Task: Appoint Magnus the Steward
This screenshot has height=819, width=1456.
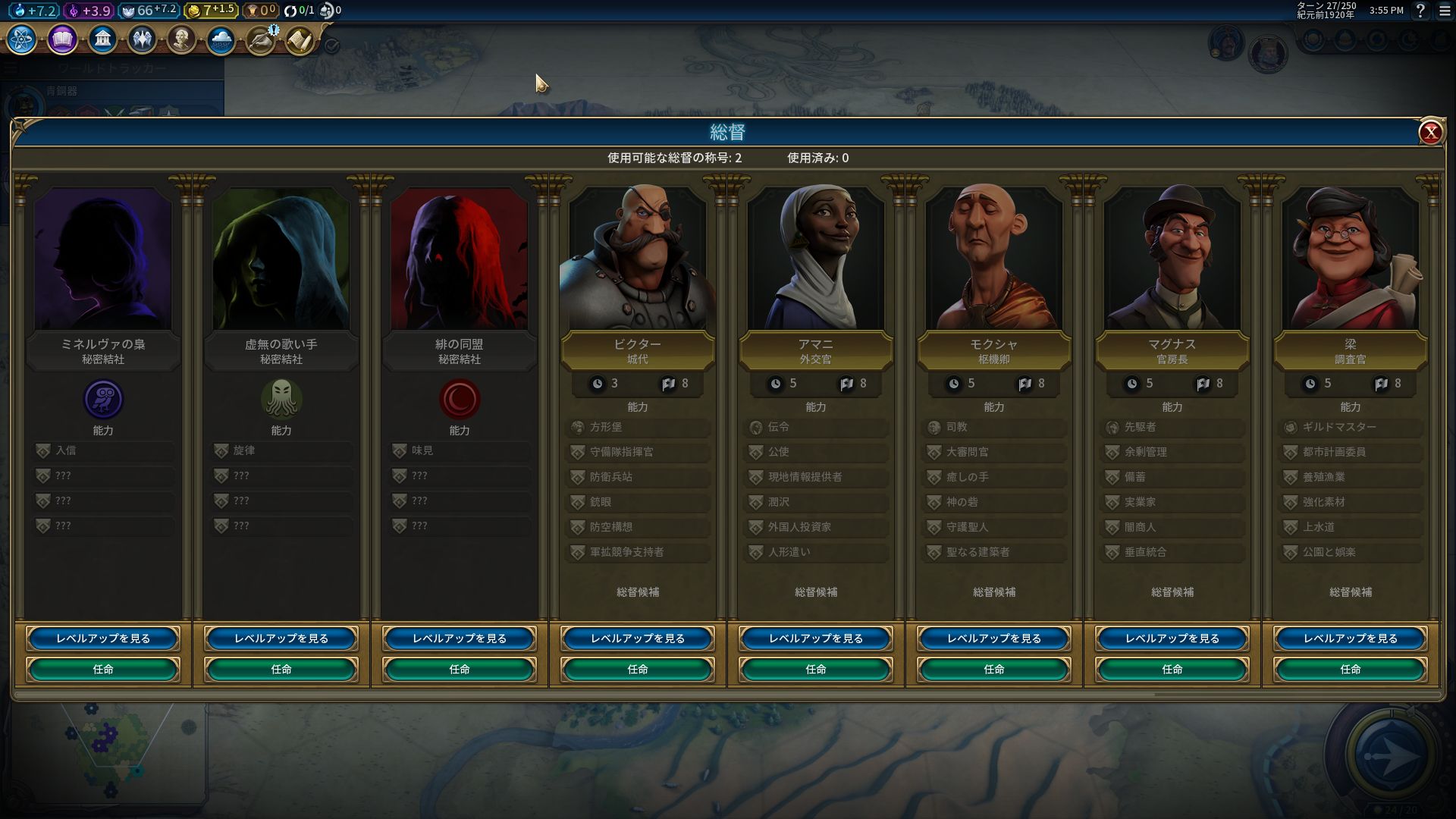Action: pos(1172,669)
